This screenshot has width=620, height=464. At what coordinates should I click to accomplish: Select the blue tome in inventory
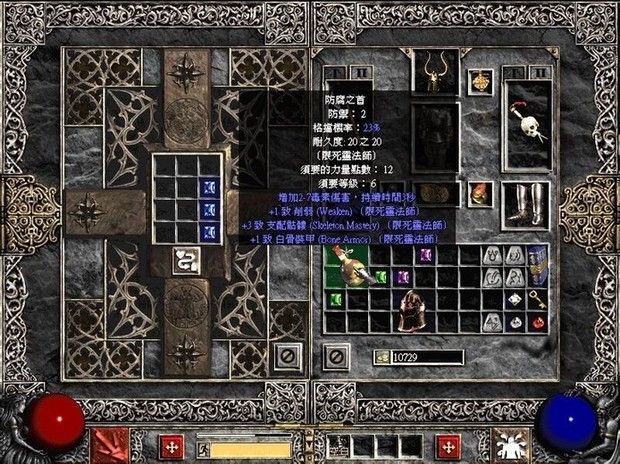tap(538, 264)
